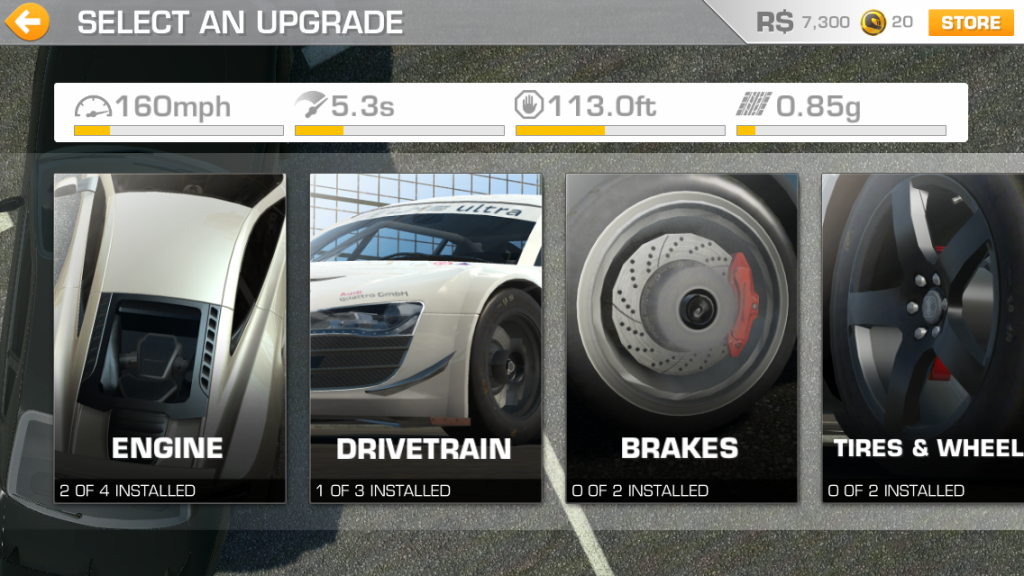
Task: Pick the Tires & Wheels upgrade card
Action: click(x=922, y=338)
